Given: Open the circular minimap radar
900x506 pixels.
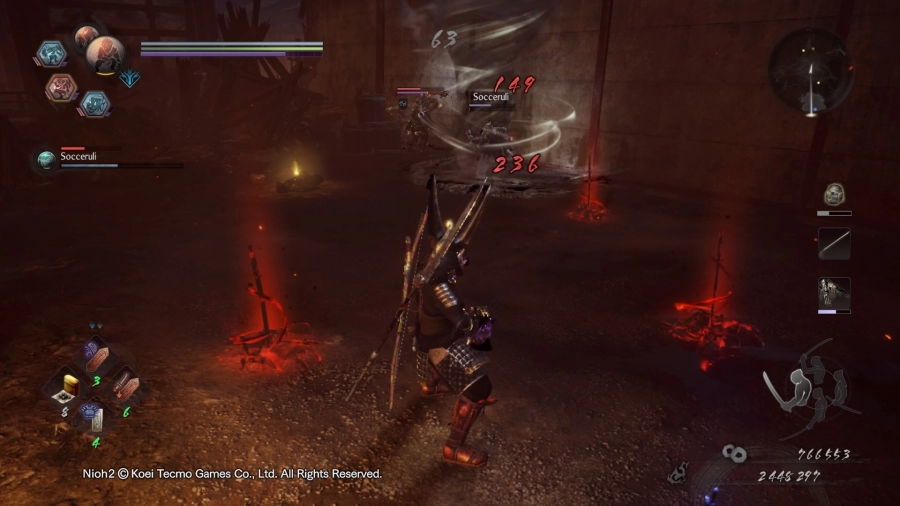Looking at the screenshot, I should (810, 70).
